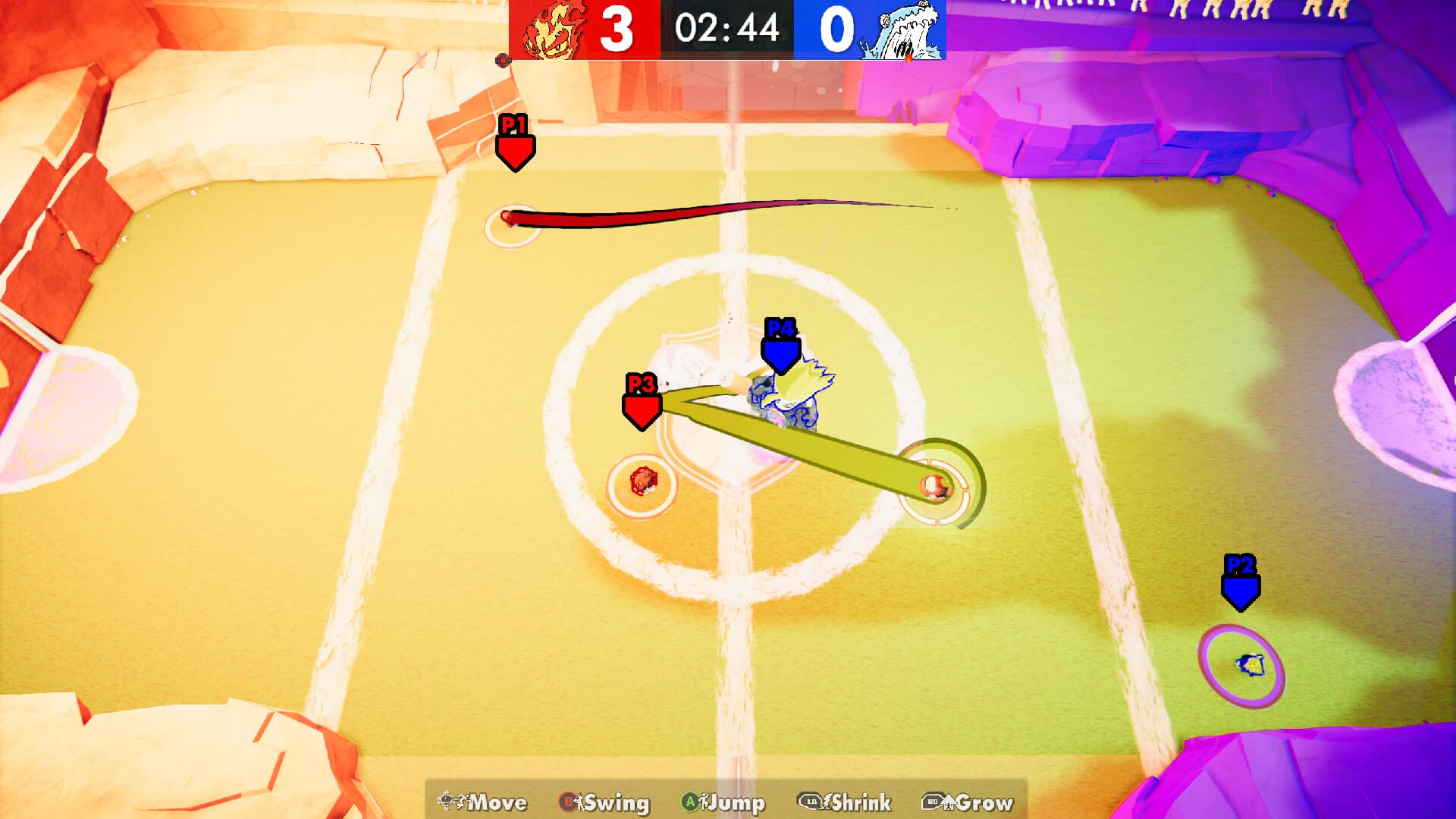Click the blue P2 player marker
Image resolution: width=1456 pixels, height=819 pixels.
(x=1242, y=588)
